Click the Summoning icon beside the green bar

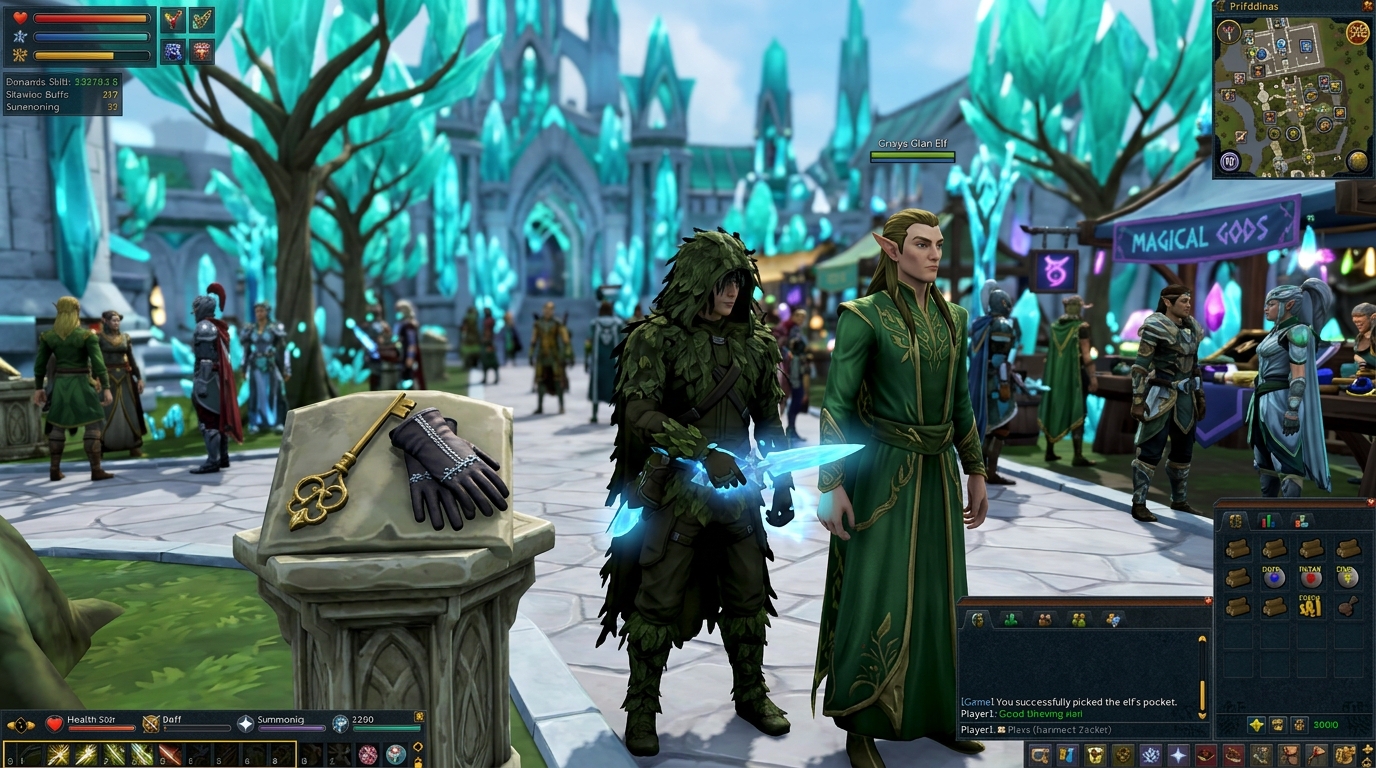click(x=245, y=723)
